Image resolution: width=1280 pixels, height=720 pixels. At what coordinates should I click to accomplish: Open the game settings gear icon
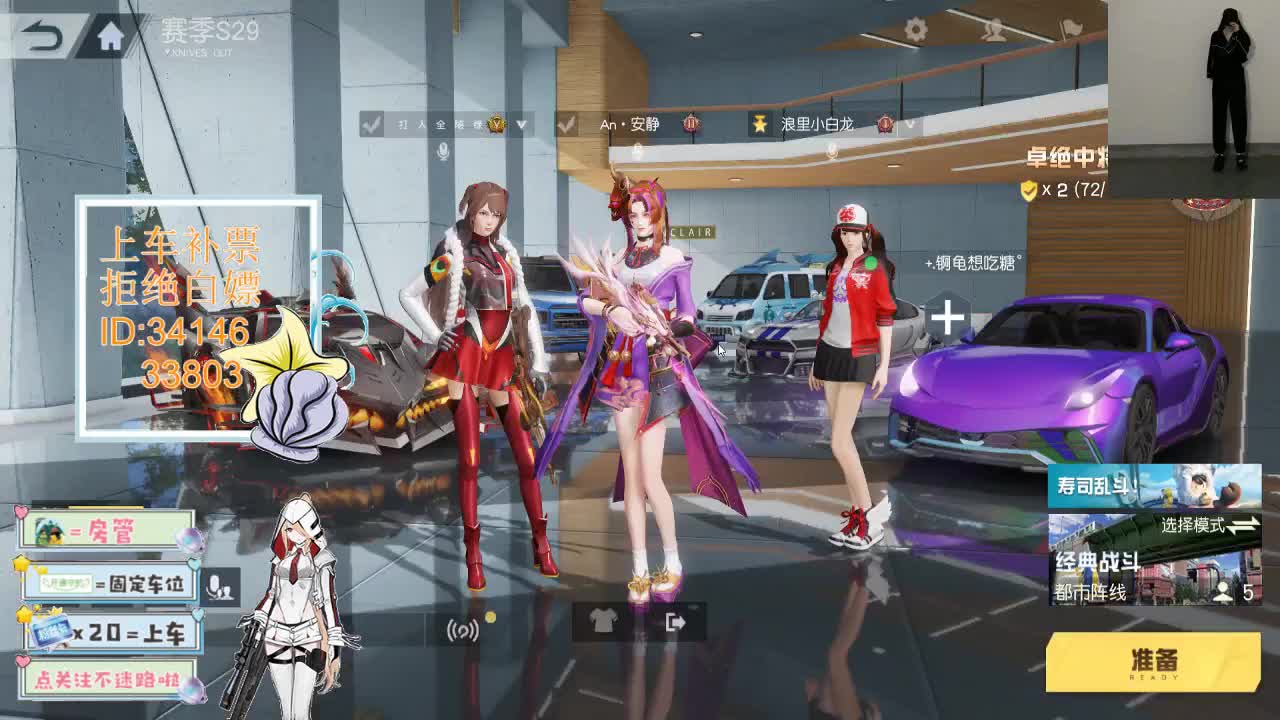(917, 29)
